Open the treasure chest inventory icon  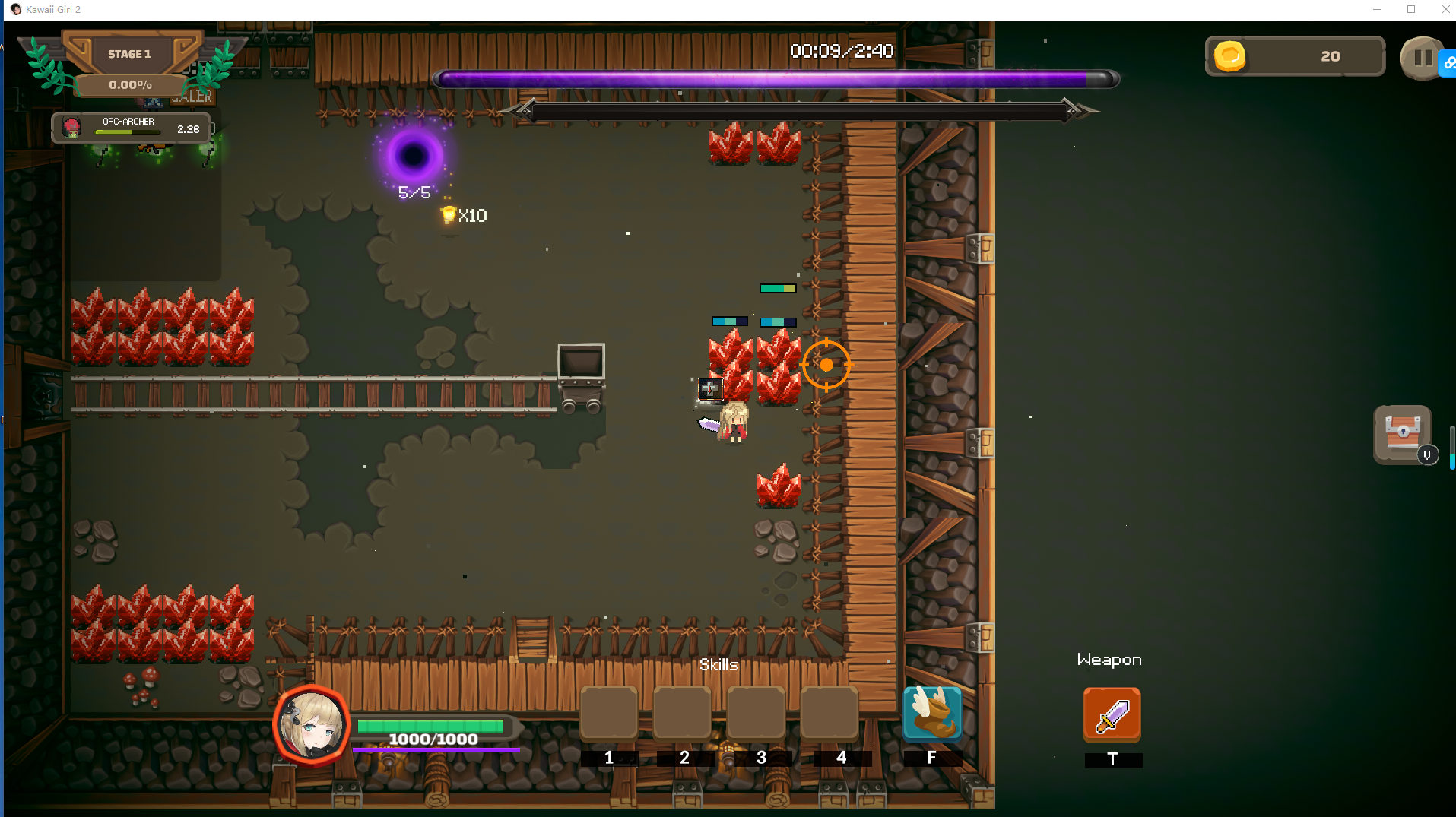(x=1403, y=434)
